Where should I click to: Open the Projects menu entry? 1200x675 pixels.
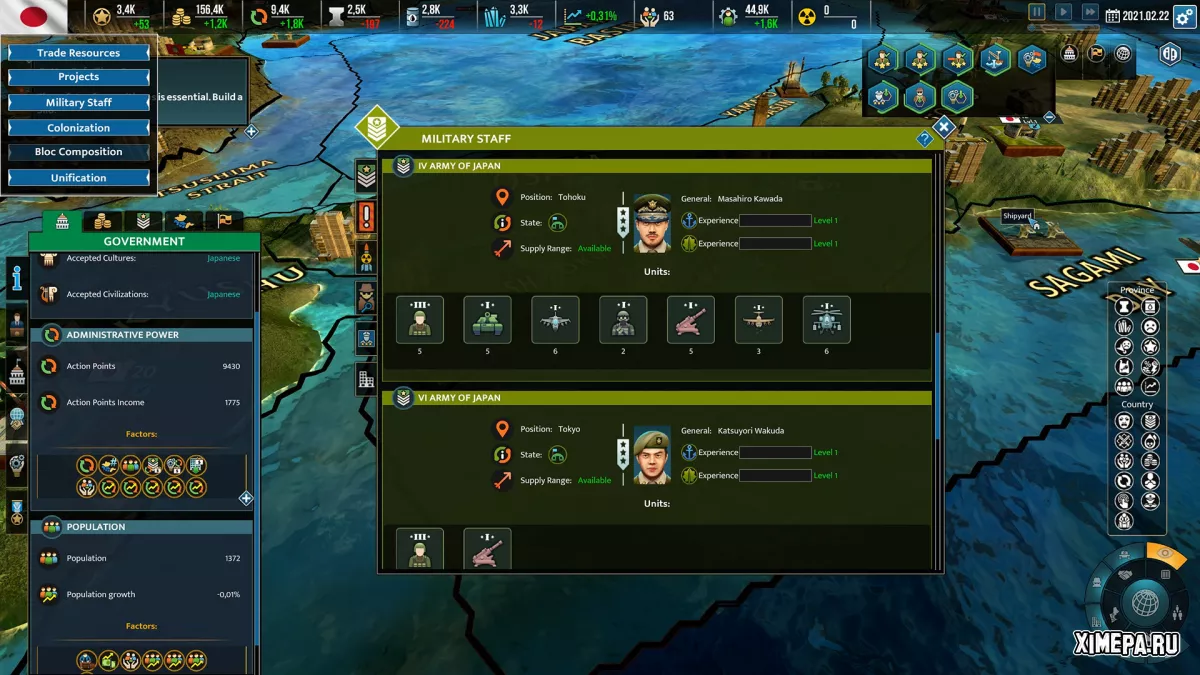click(78, 77)
